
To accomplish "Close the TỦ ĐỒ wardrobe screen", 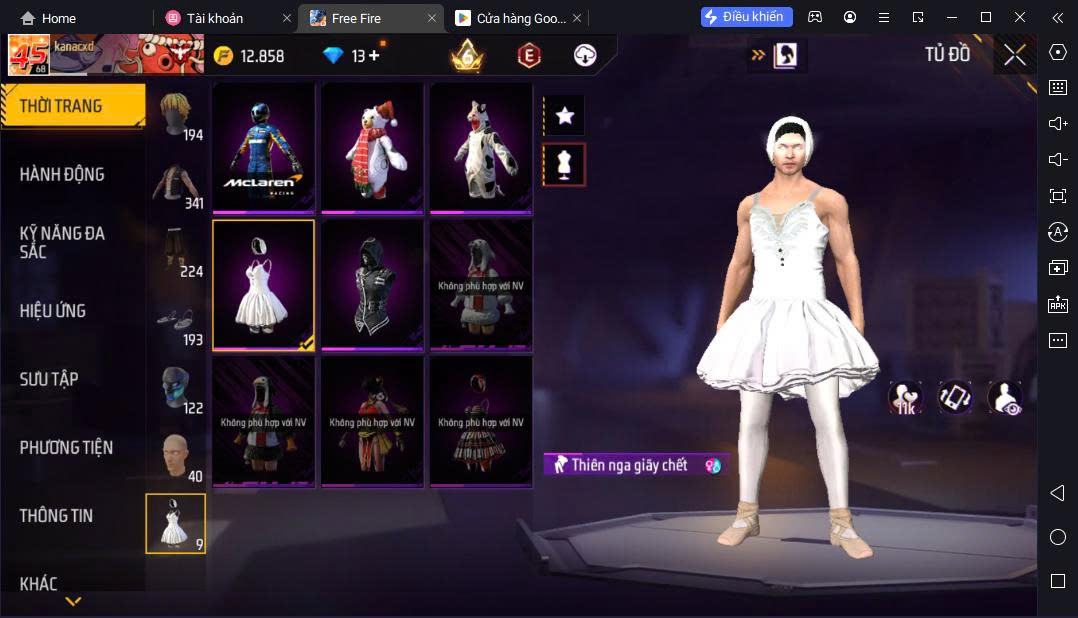I will [1015, 56].
